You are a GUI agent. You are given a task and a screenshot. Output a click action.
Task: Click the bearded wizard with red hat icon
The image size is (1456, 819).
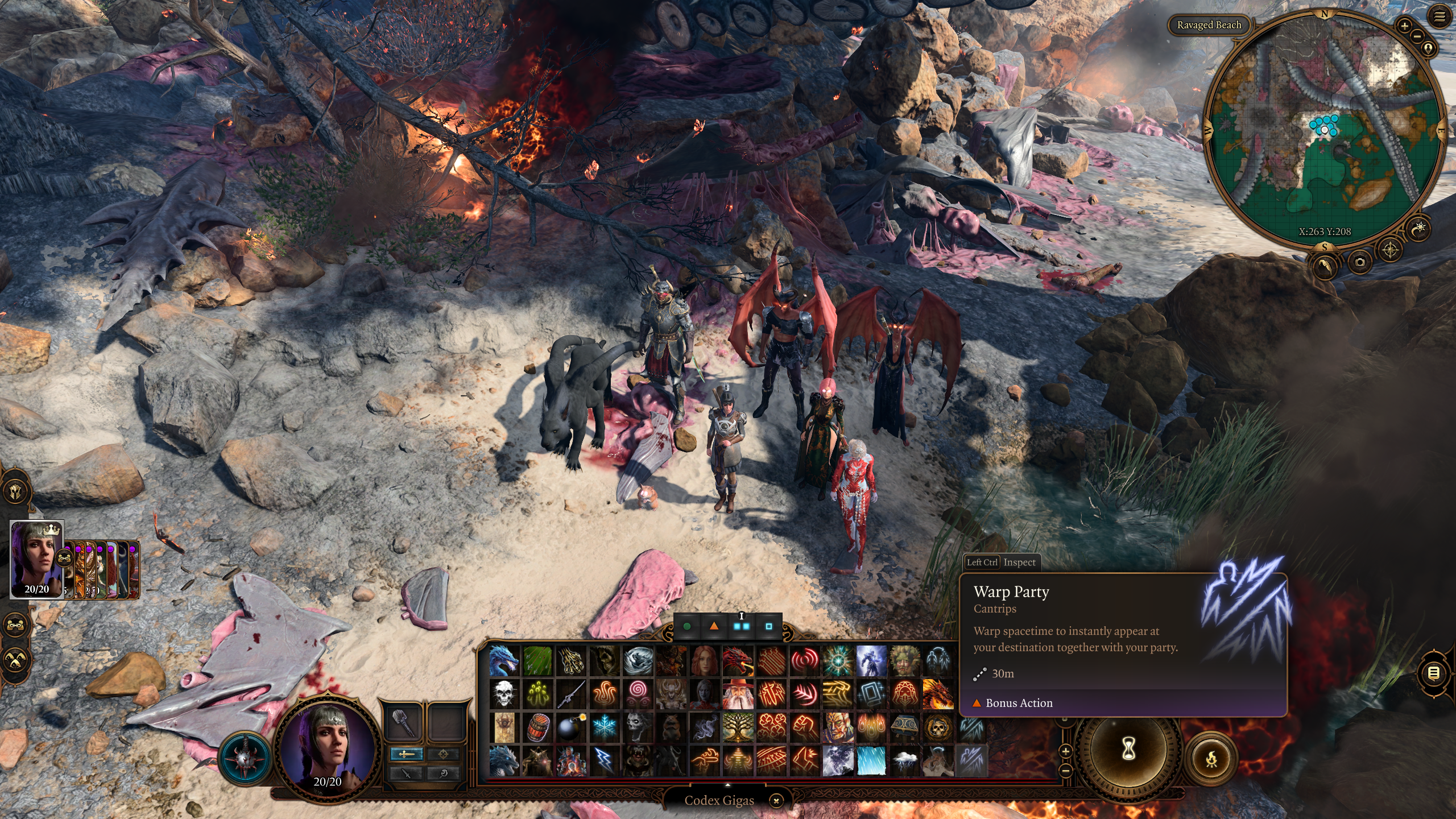pyautogui.click(x=738, y=694)
